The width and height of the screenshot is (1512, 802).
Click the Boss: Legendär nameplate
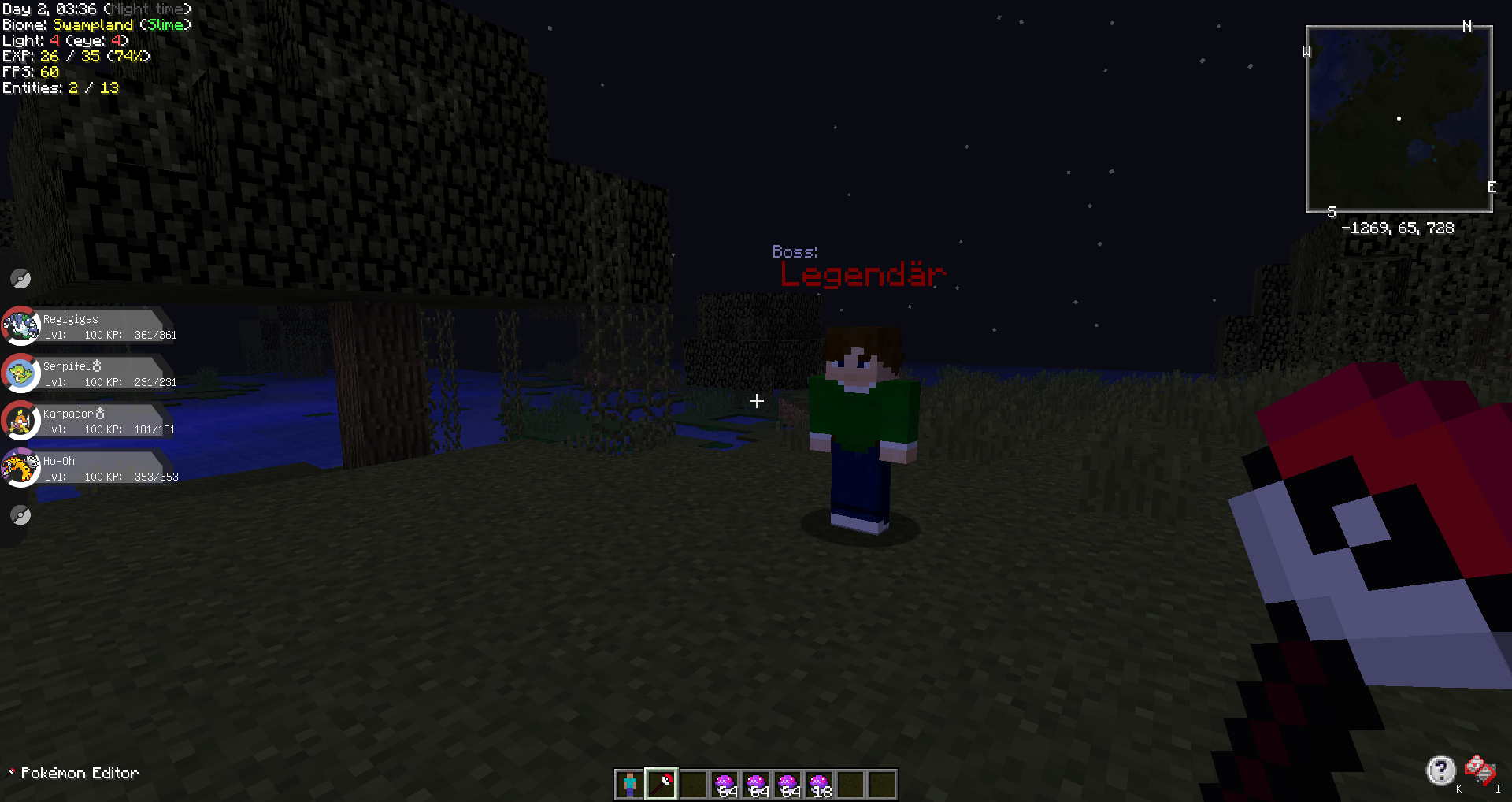point(862,273)
